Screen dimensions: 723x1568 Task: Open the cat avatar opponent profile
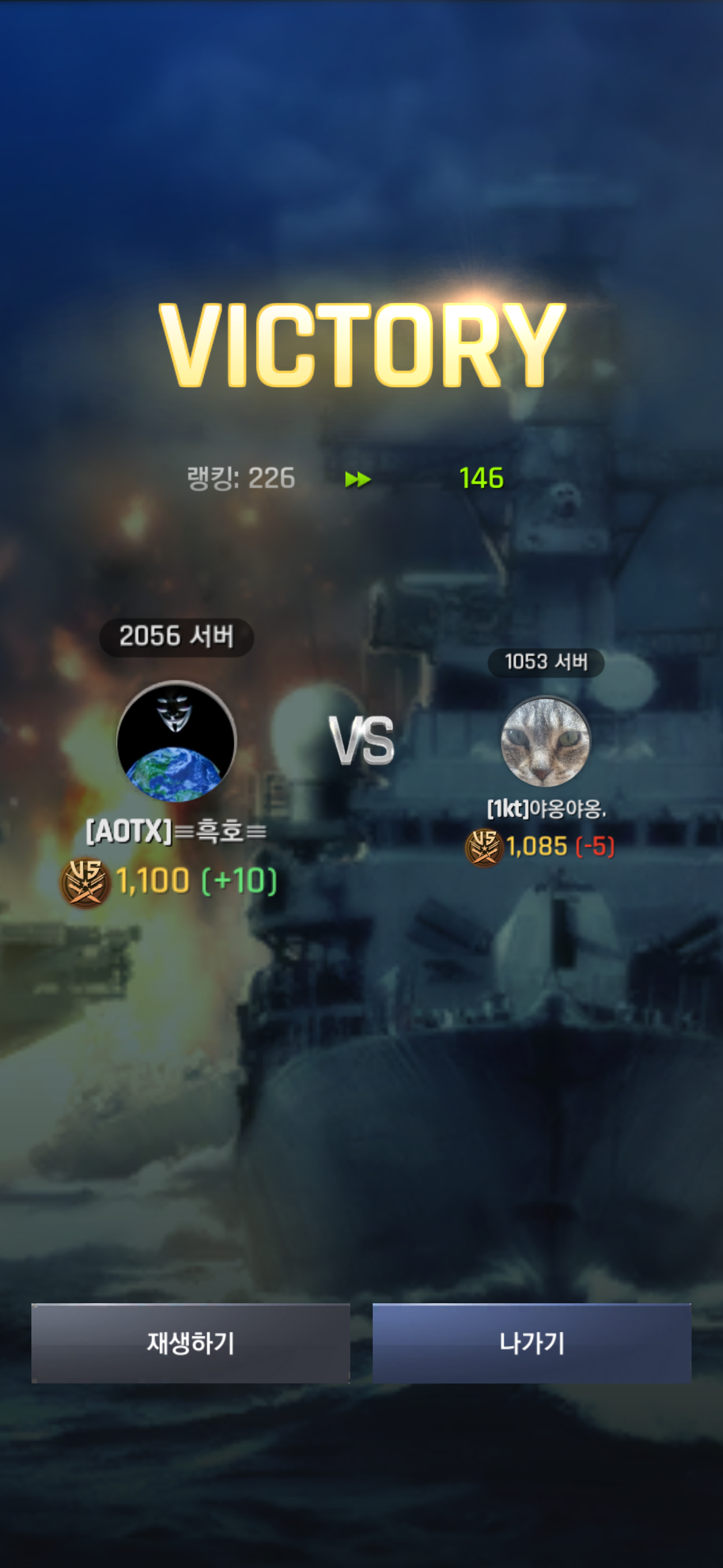point(545,741)
